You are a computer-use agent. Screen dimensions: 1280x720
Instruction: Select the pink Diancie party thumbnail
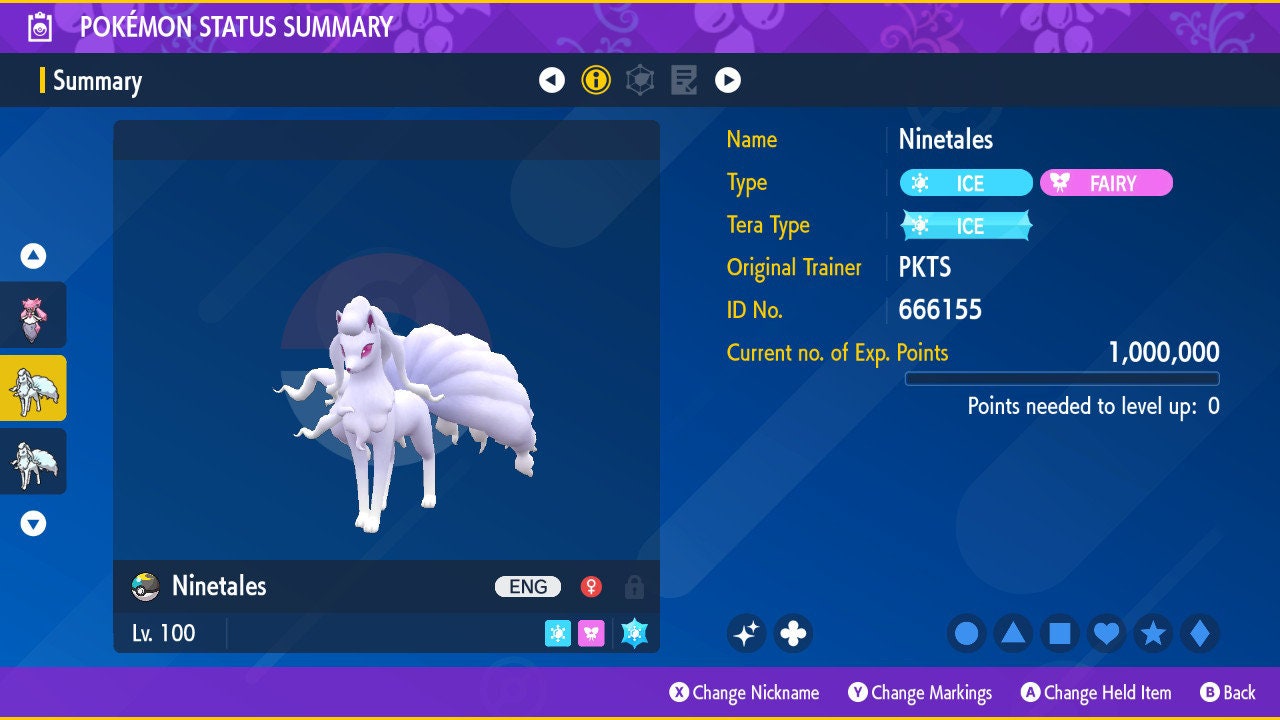(33, 315)
